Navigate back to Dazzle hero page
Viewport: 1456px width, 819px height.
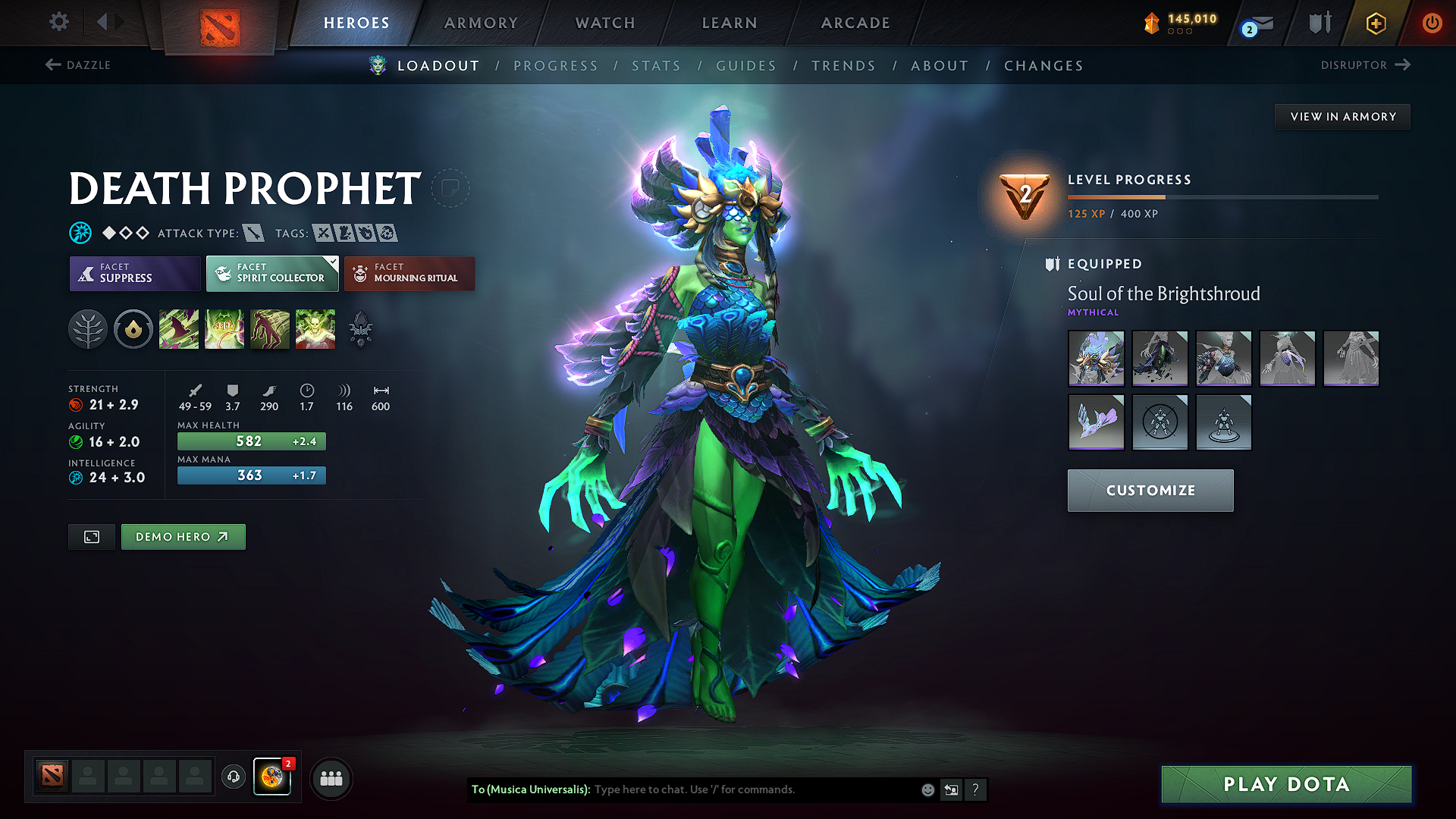(76, 65)
